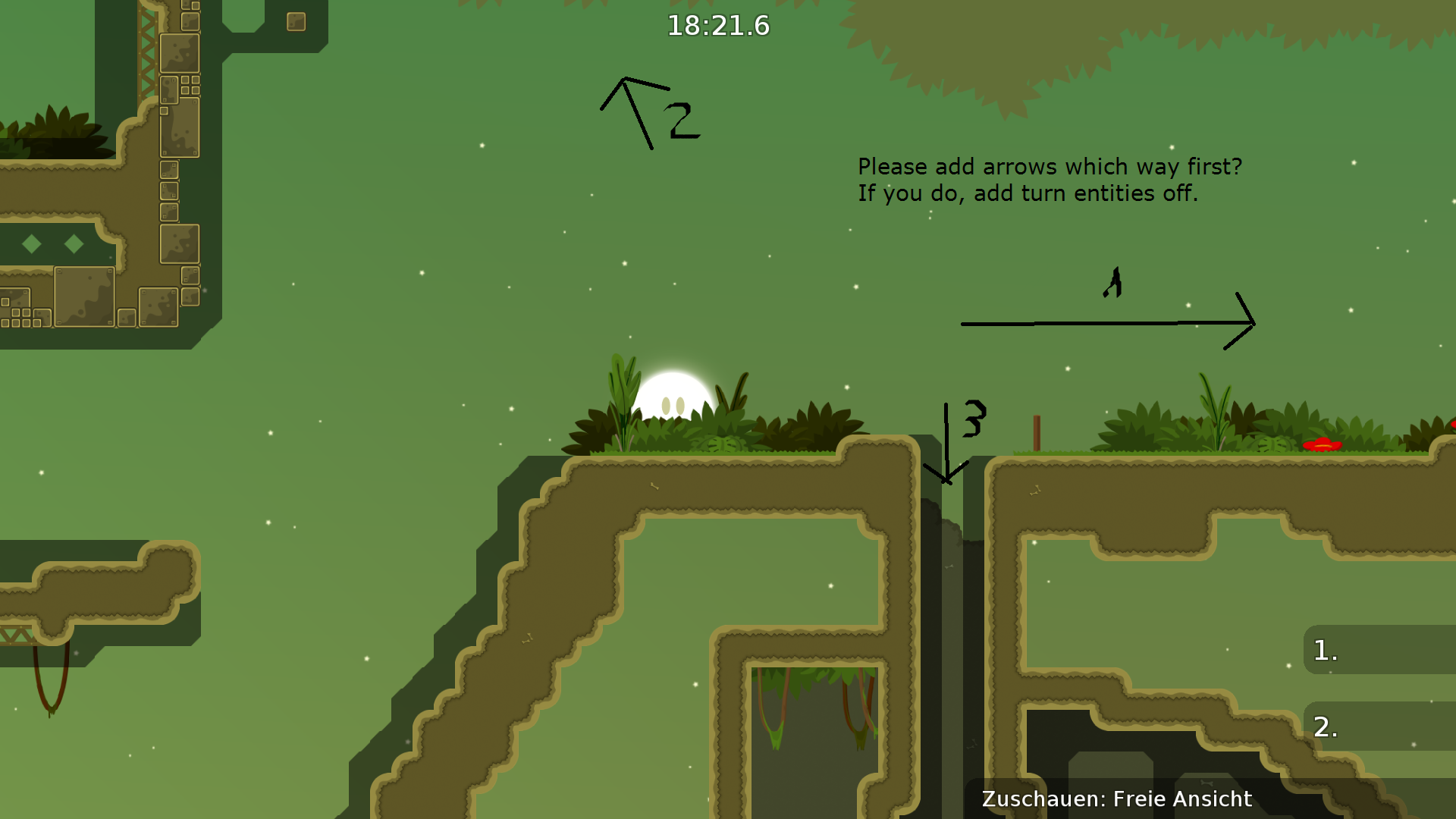Select the red mushroom on the right platform
Viewport: 1456px width, 819px height.
[1322, 446]
